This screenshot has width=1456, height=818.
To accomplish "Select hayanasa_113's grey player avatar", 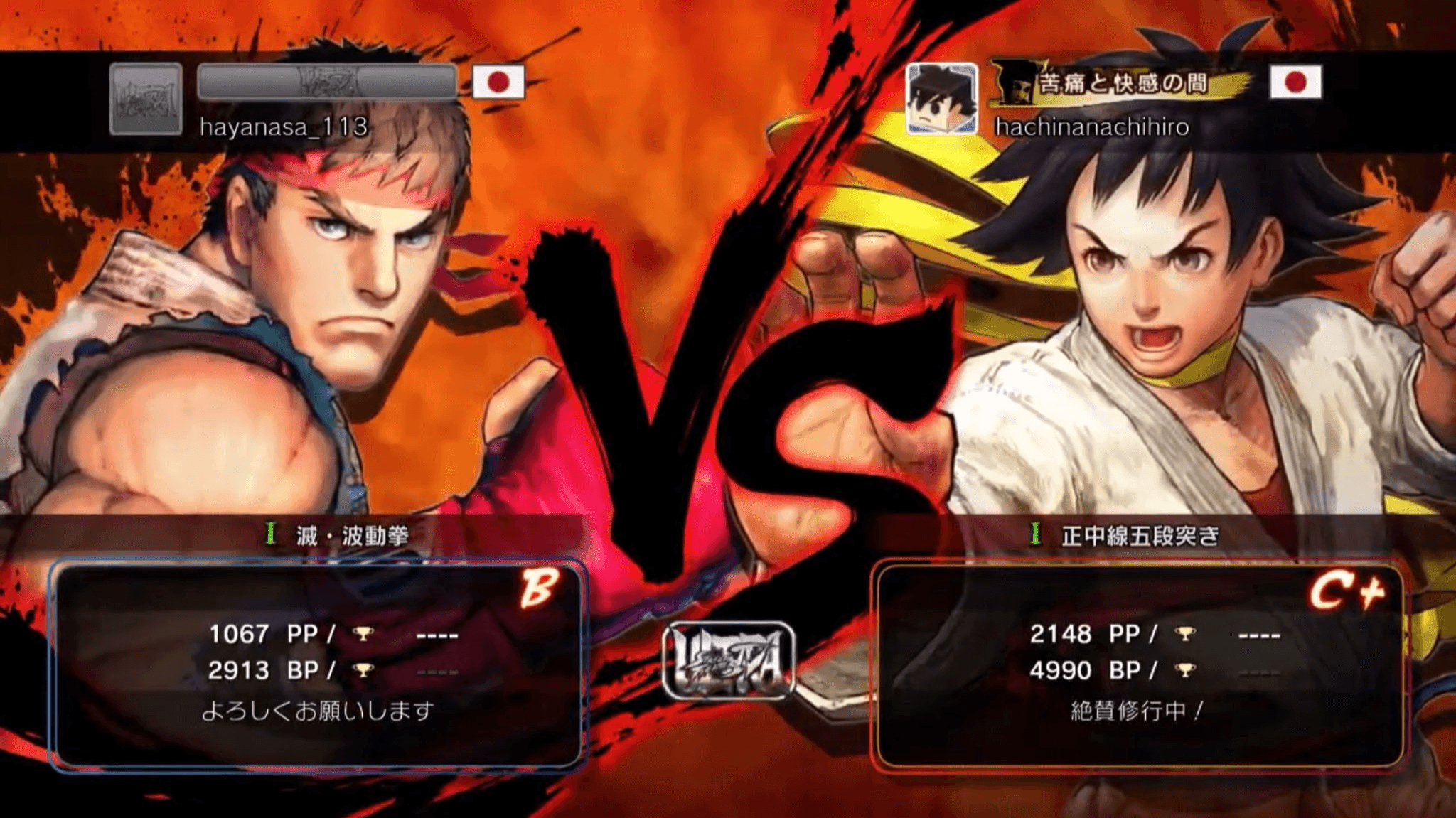I will pos(146,98).
